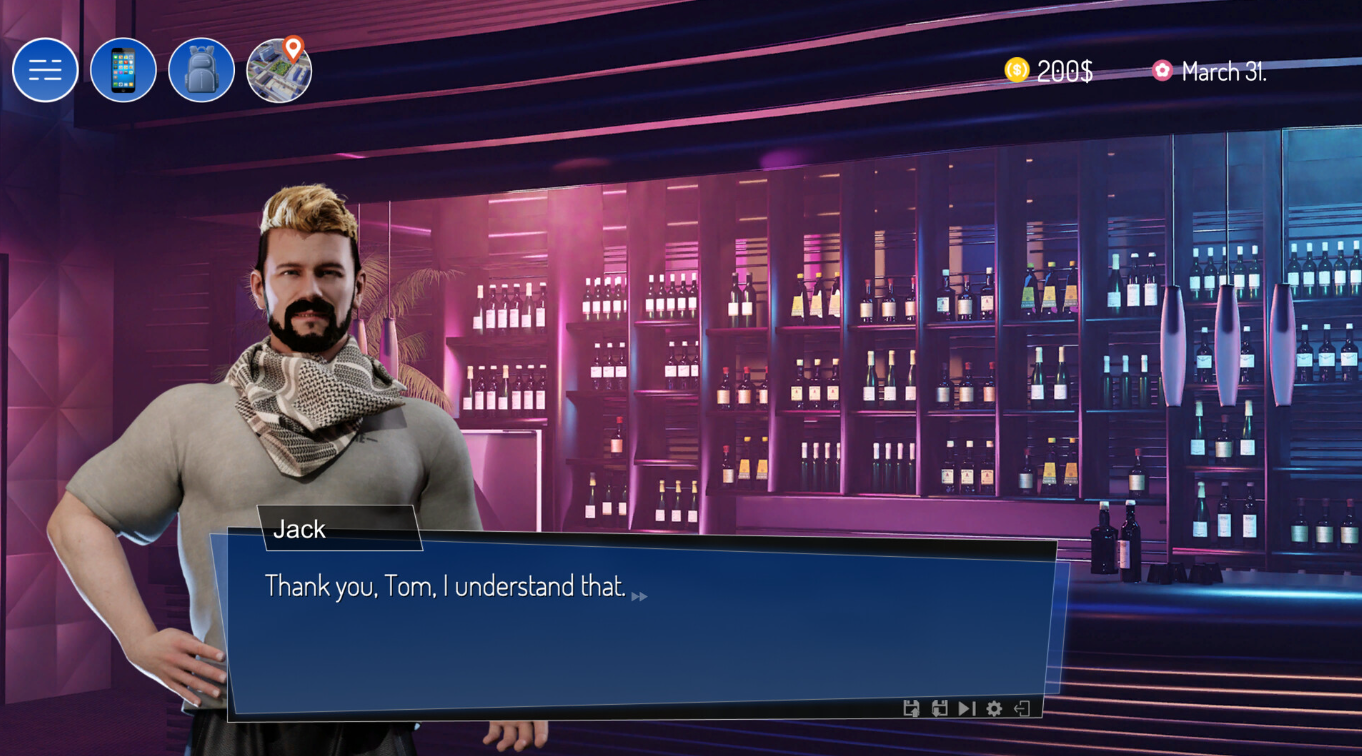
Task: Open the smartphone
Action: tap(123, 70)
